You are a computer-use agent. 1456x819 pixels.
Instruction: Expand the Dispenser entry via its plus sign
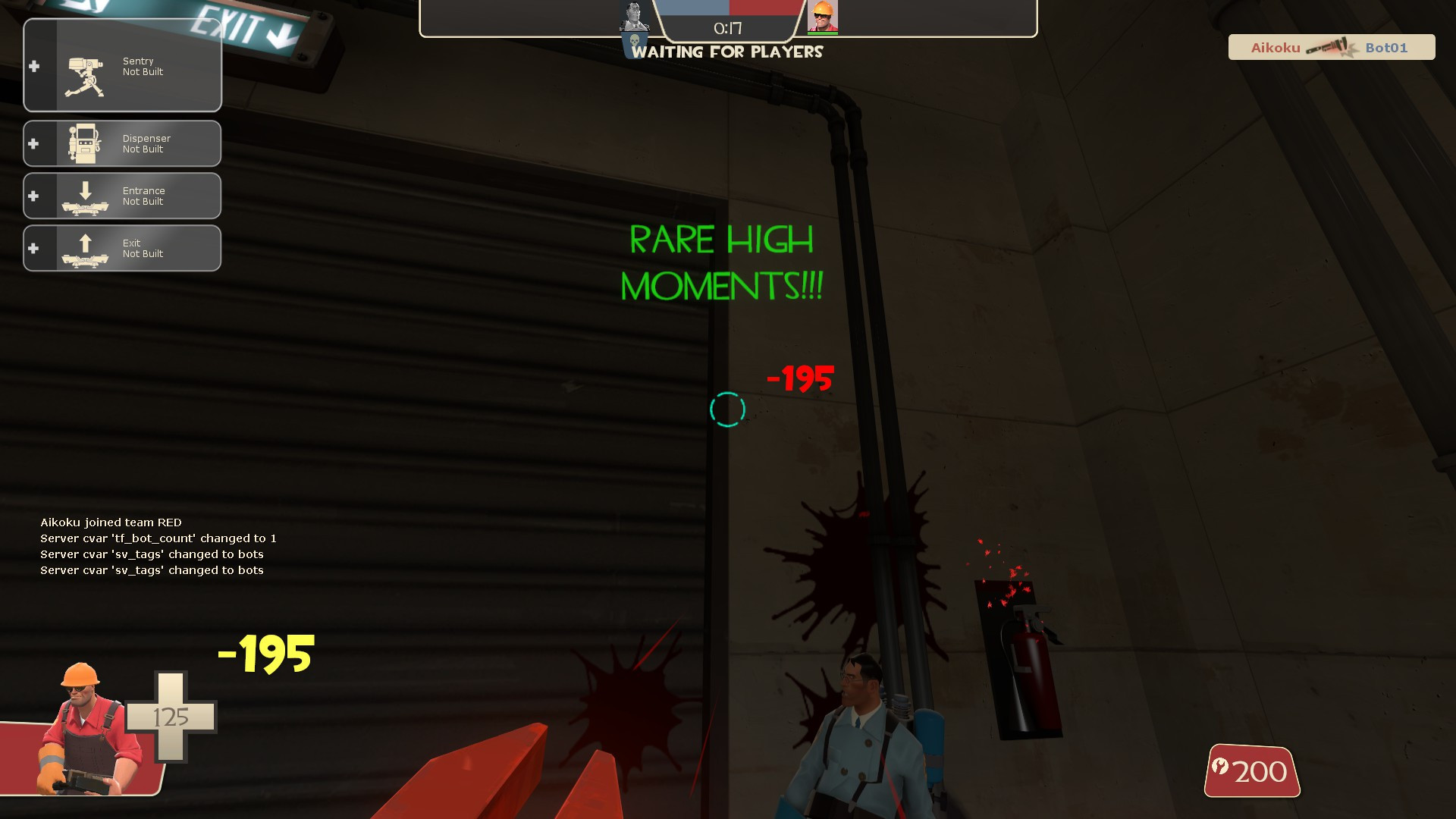(x=33, y=143)
